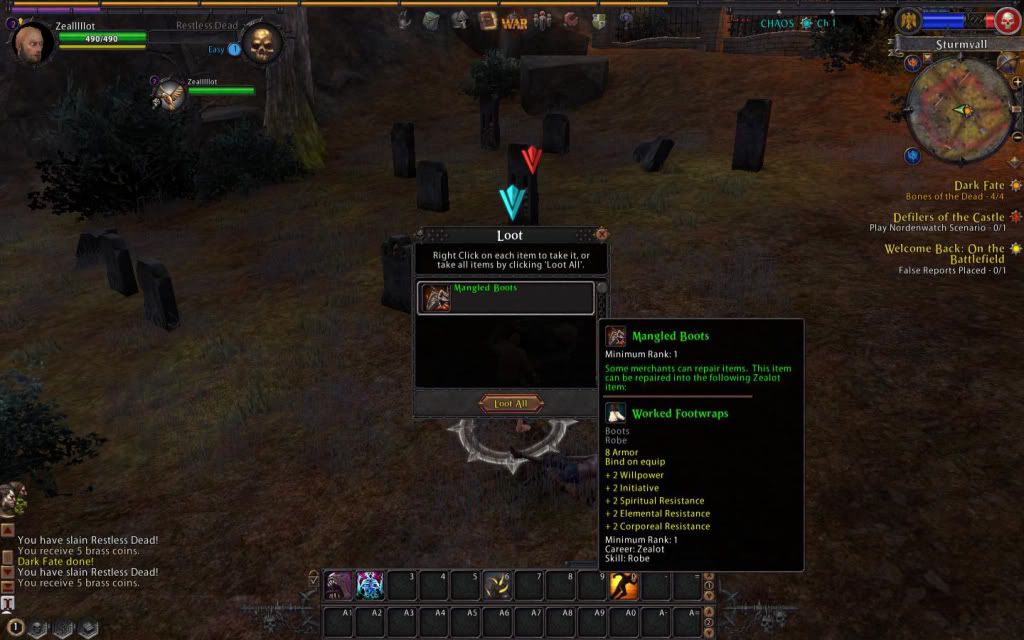Image resolution: width=1024 pixels, height=640 pixels.
Task: Open the Sturmvall minimap
Action: point(958,109)
